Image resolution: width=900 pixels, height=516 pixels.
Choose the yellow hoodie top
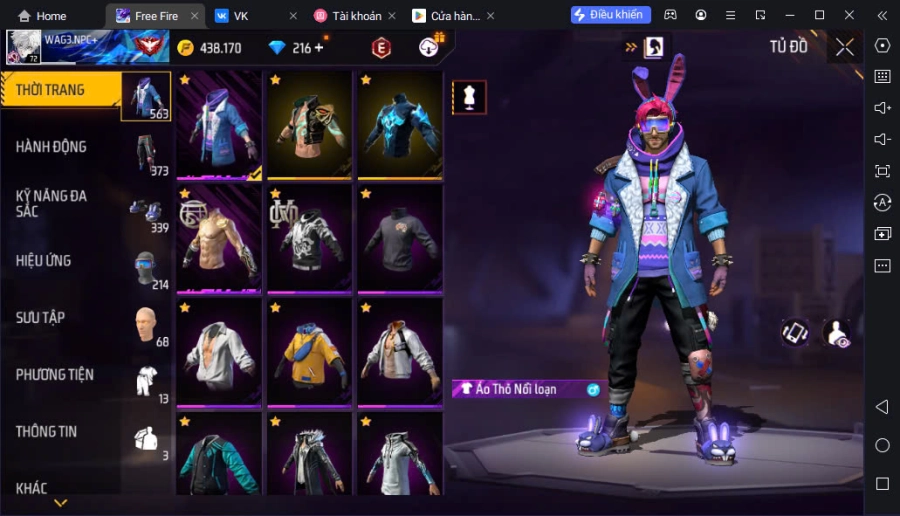click(x=309, y=353)
